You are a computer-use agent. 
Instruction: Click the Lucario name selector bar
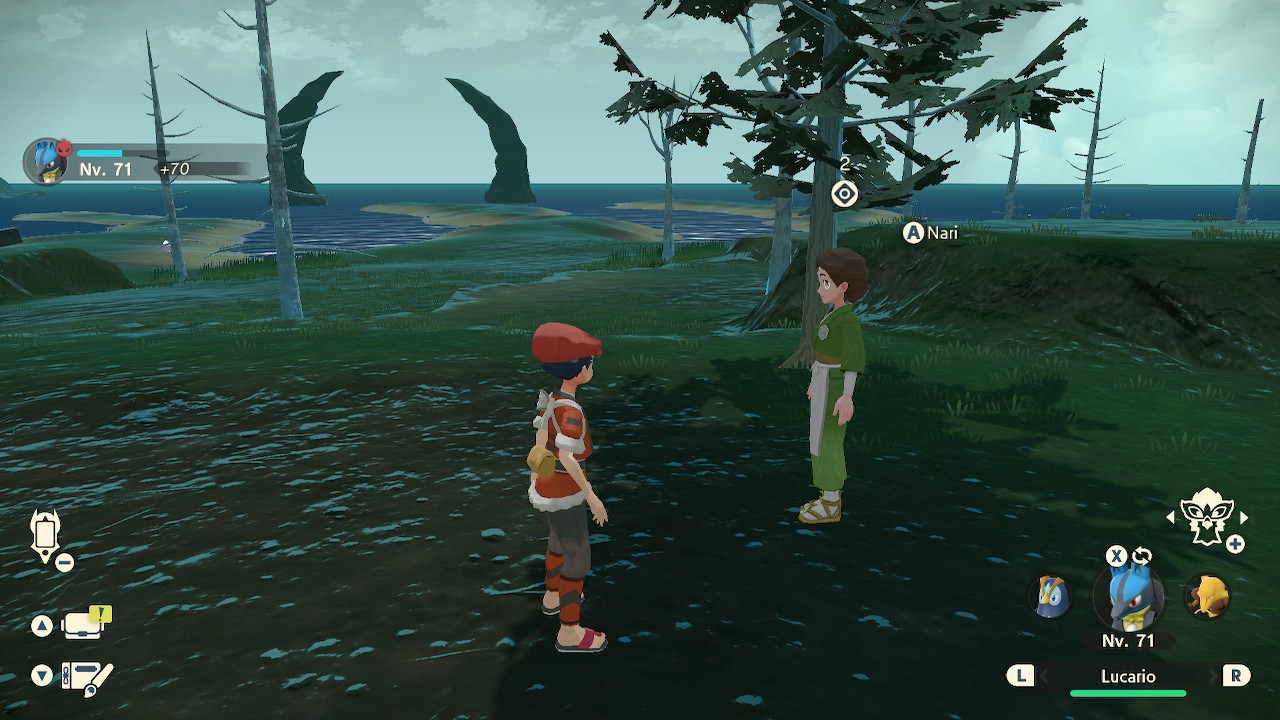point(1128,677)
